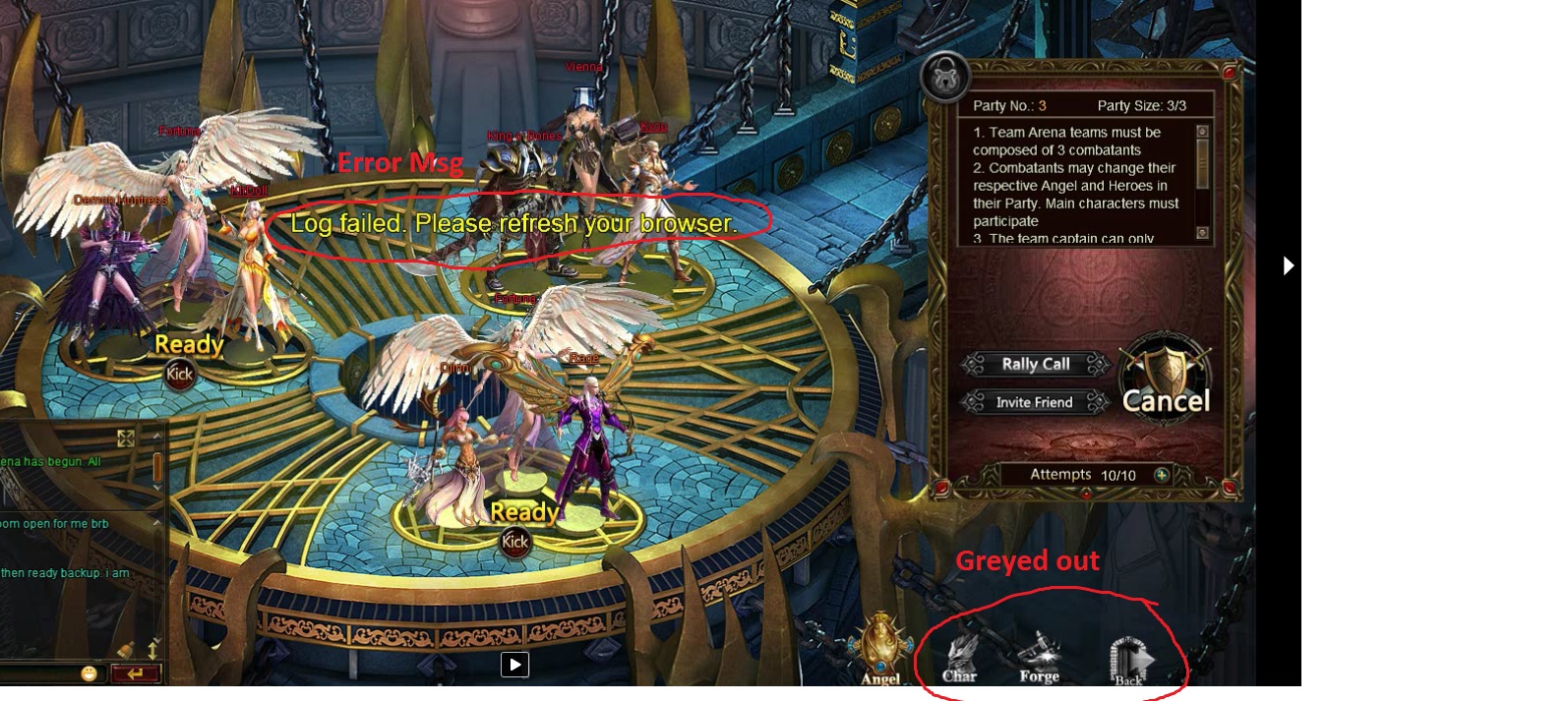The image size is (1568, 701).
Task: Kick the player next to Demon Huntress
Action: click(x=179, y=374)
